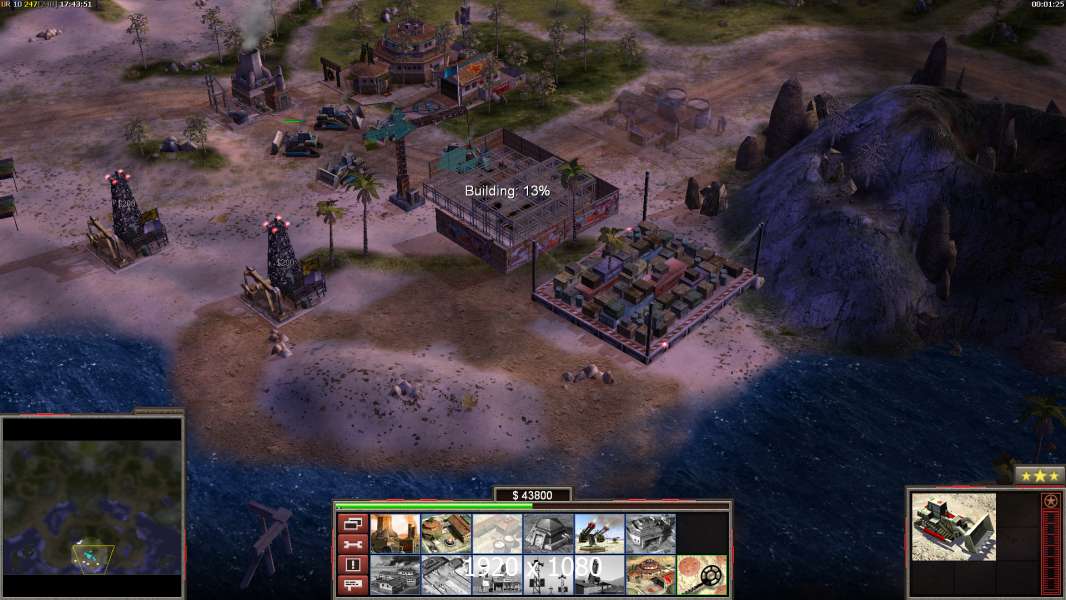The height and width of the screenshot is (600, 1066).
Task: Open the chat speech-bubble button
Action: click(x=352, y=586)
